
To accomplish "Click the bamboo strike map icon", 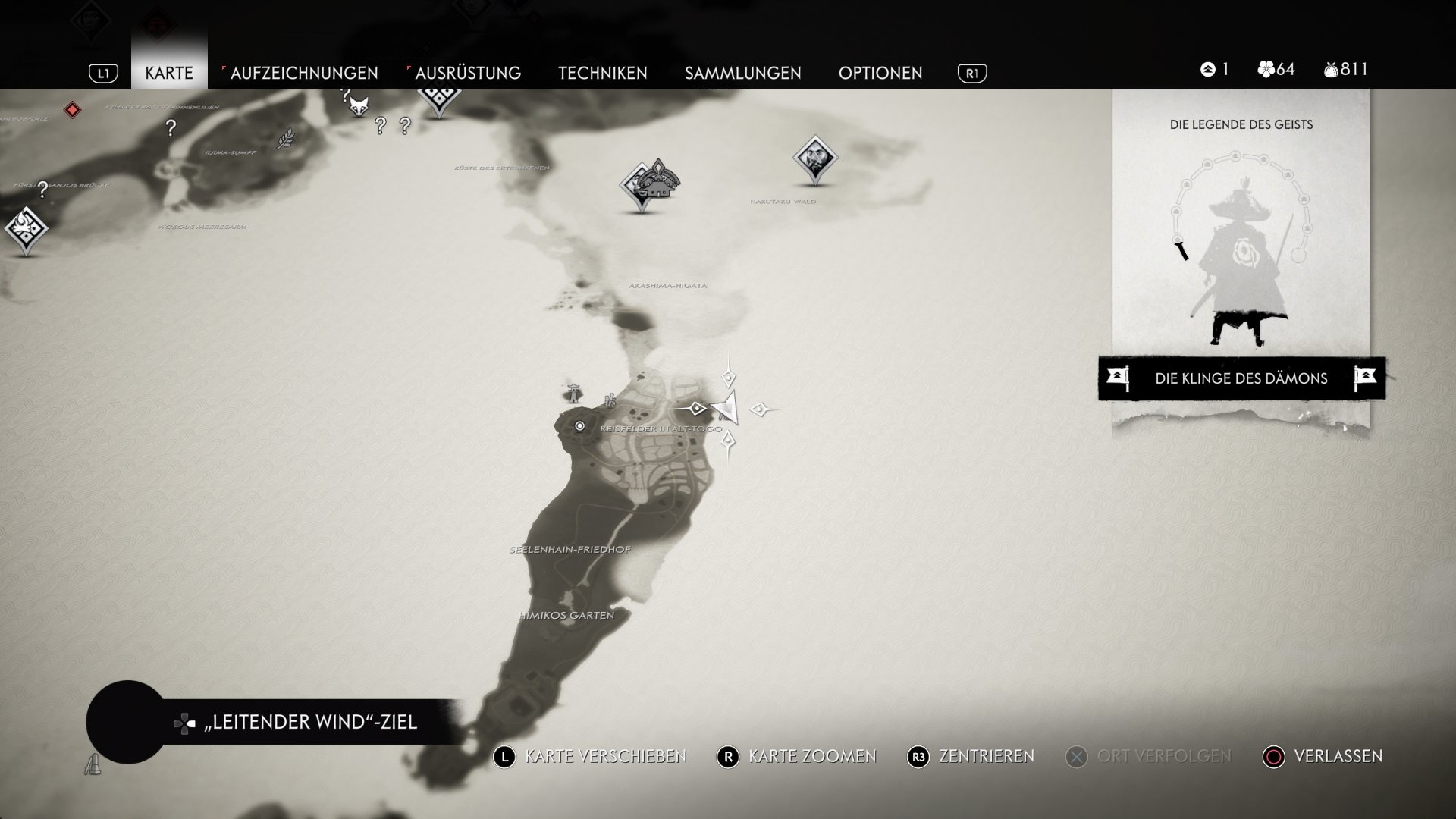I will point(610,400).
